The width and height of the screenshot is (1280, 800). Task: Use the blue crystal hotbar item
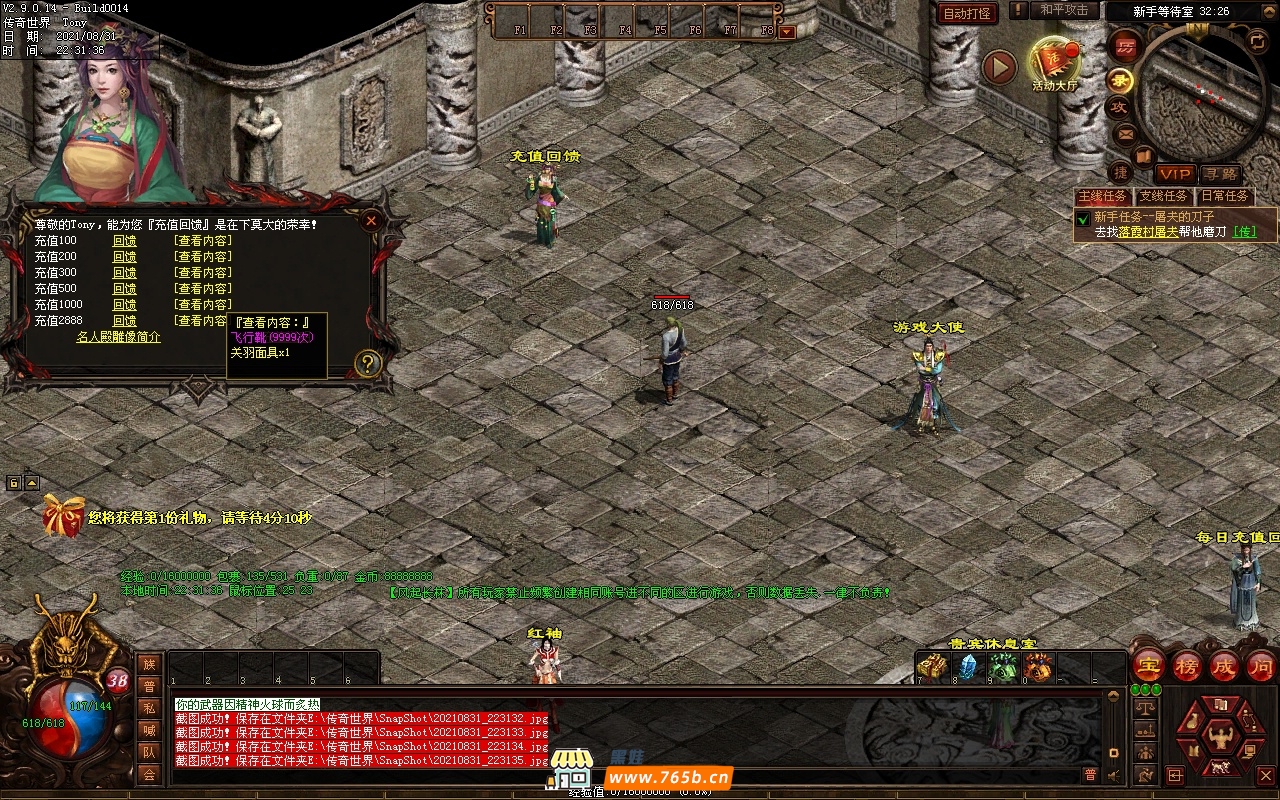[967, 666]
